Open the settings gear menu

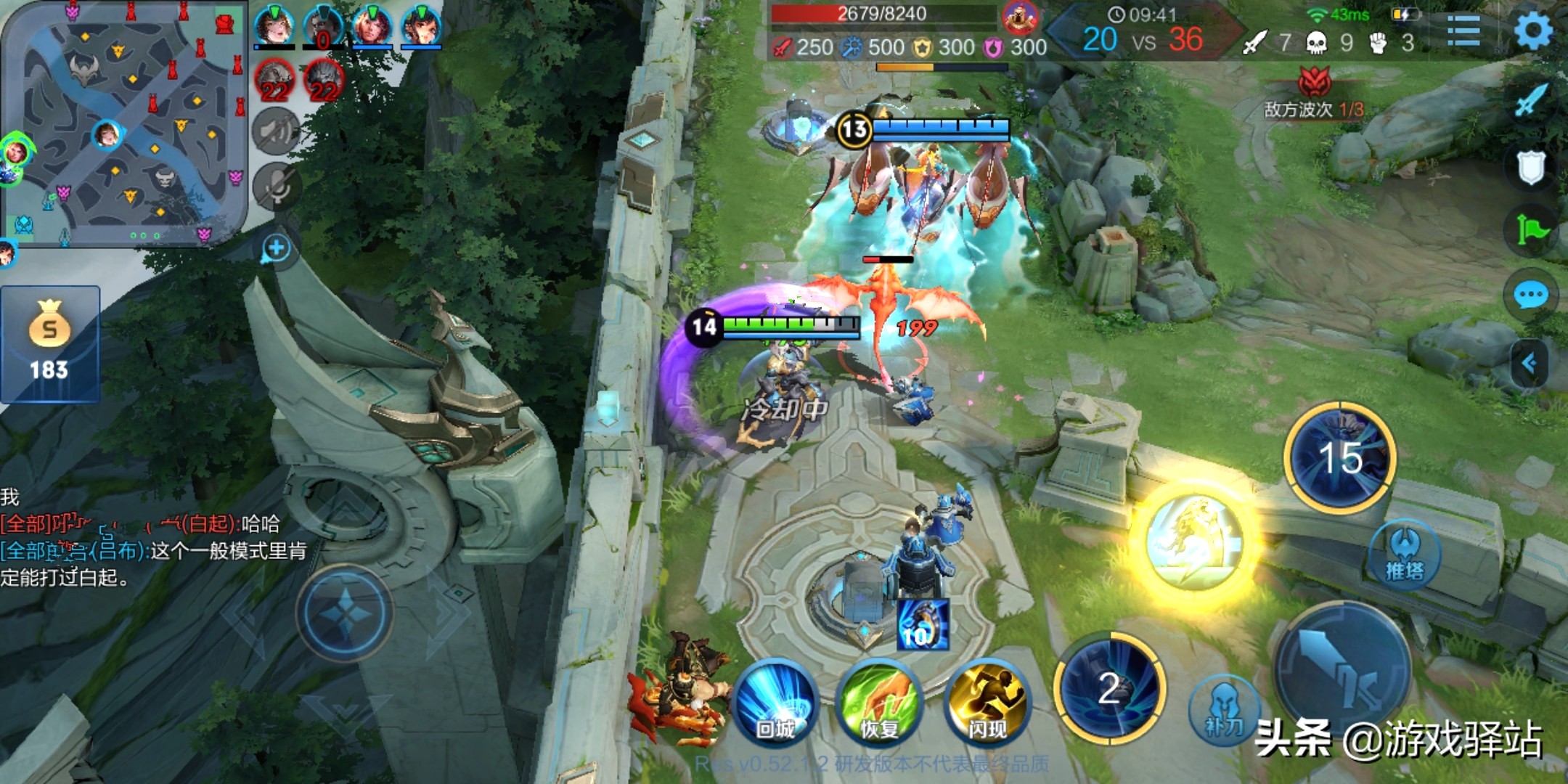click(x=1532, y=30)
